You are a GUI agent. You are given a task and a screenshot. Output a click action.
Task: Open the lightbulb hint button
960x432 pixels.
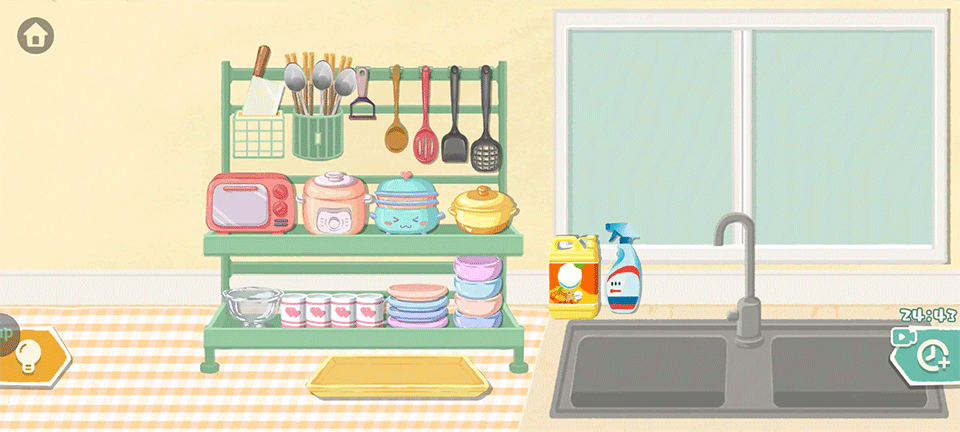30,355
